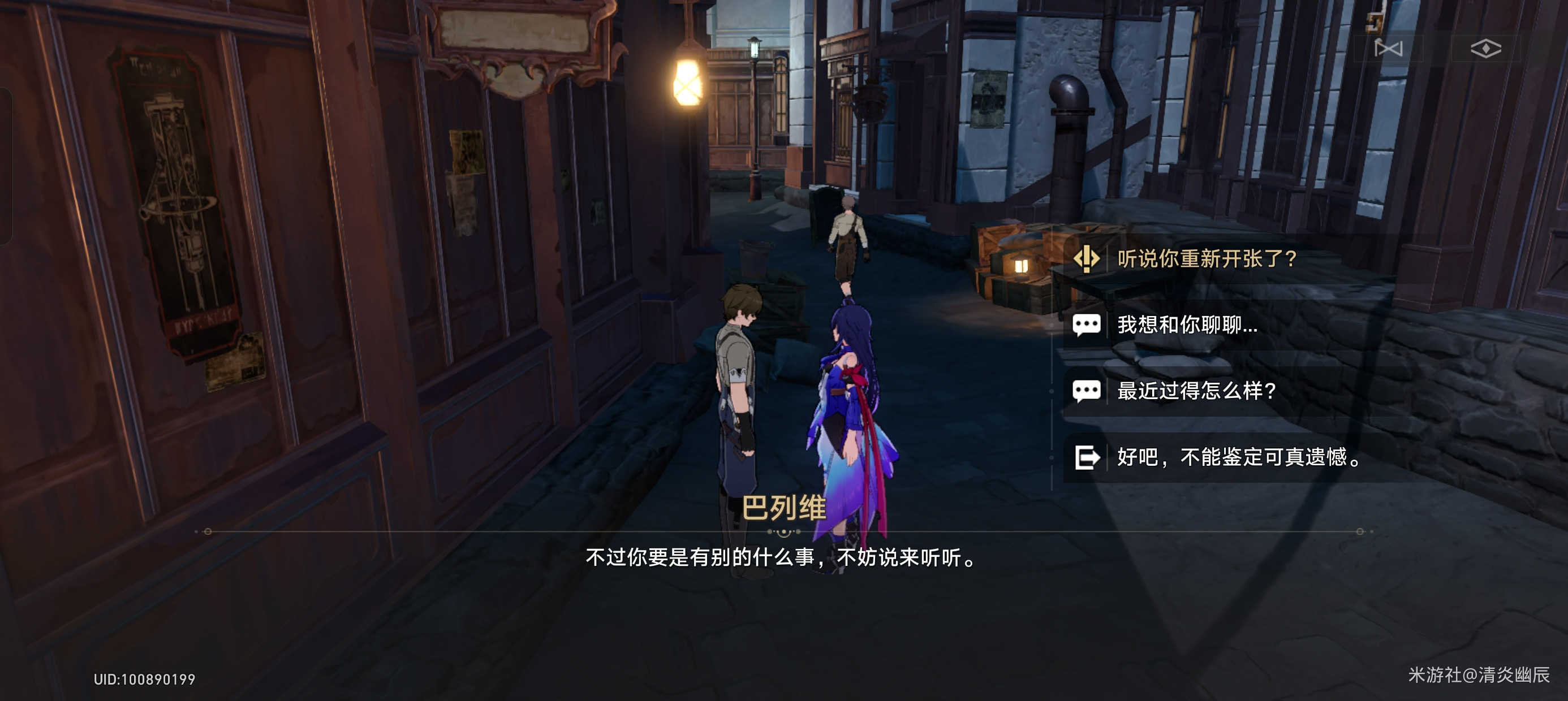Toggle the auto-play dialogue icon

(1389, 48)
